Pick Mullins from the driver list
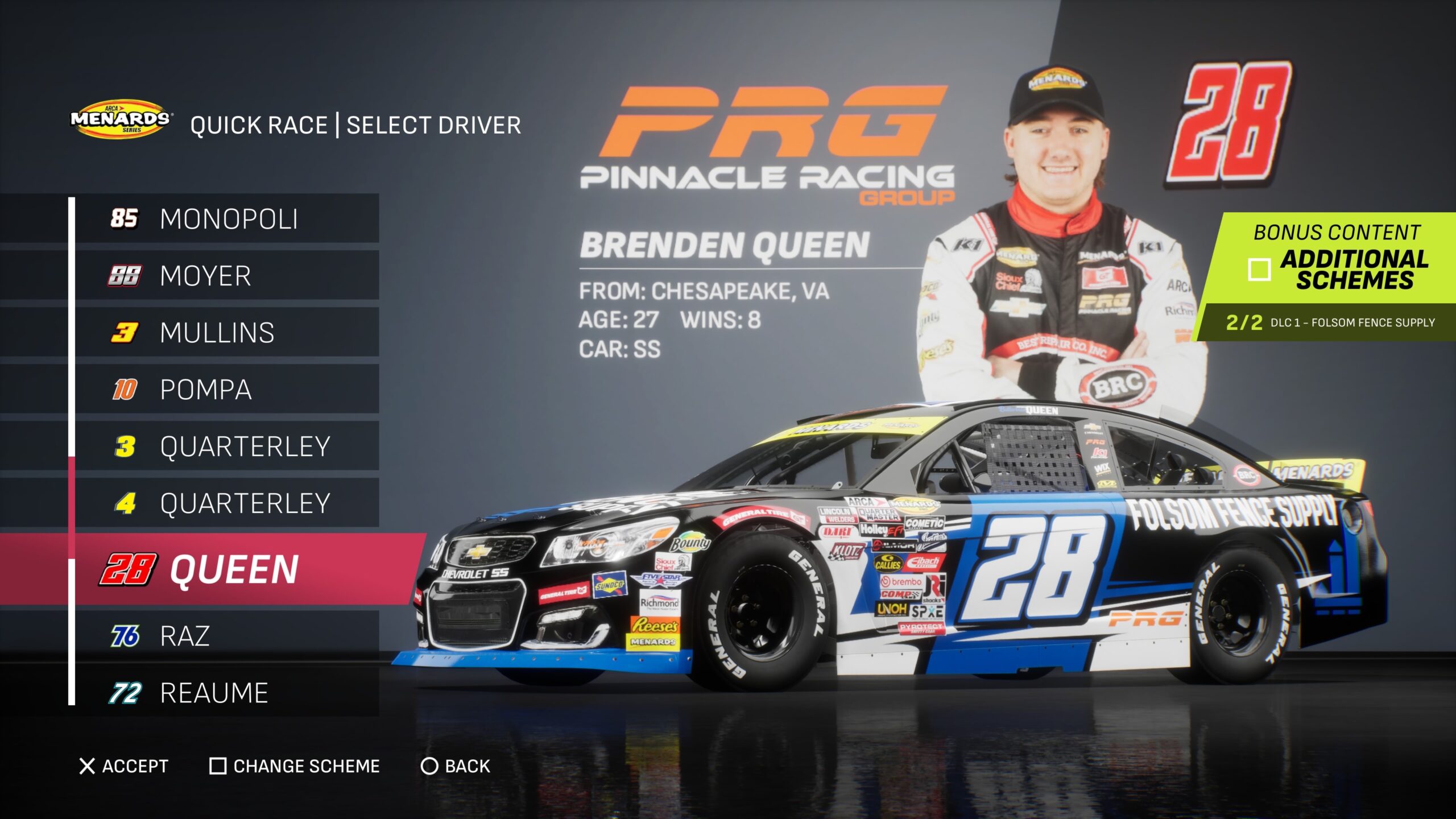The width and height of the screenshot is (1456, 819). [x=227, y=333]
